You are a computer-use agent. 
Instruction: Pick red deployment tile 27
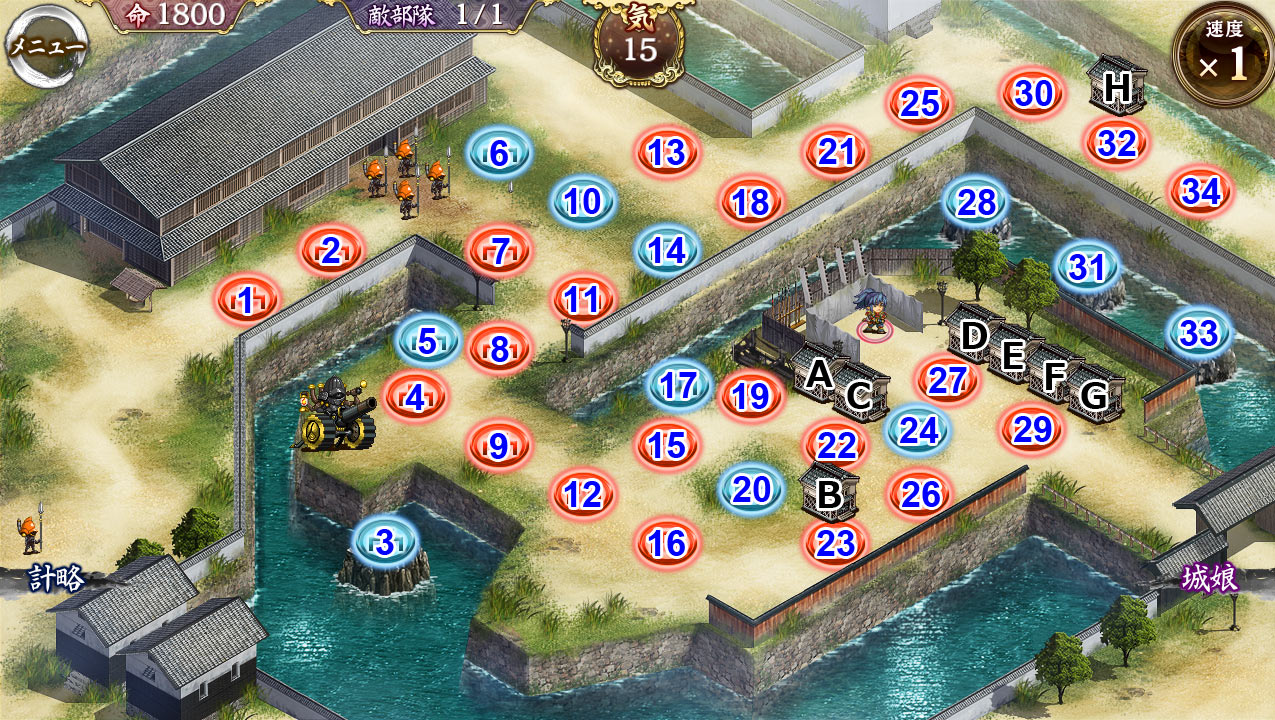tap(946, 380)
